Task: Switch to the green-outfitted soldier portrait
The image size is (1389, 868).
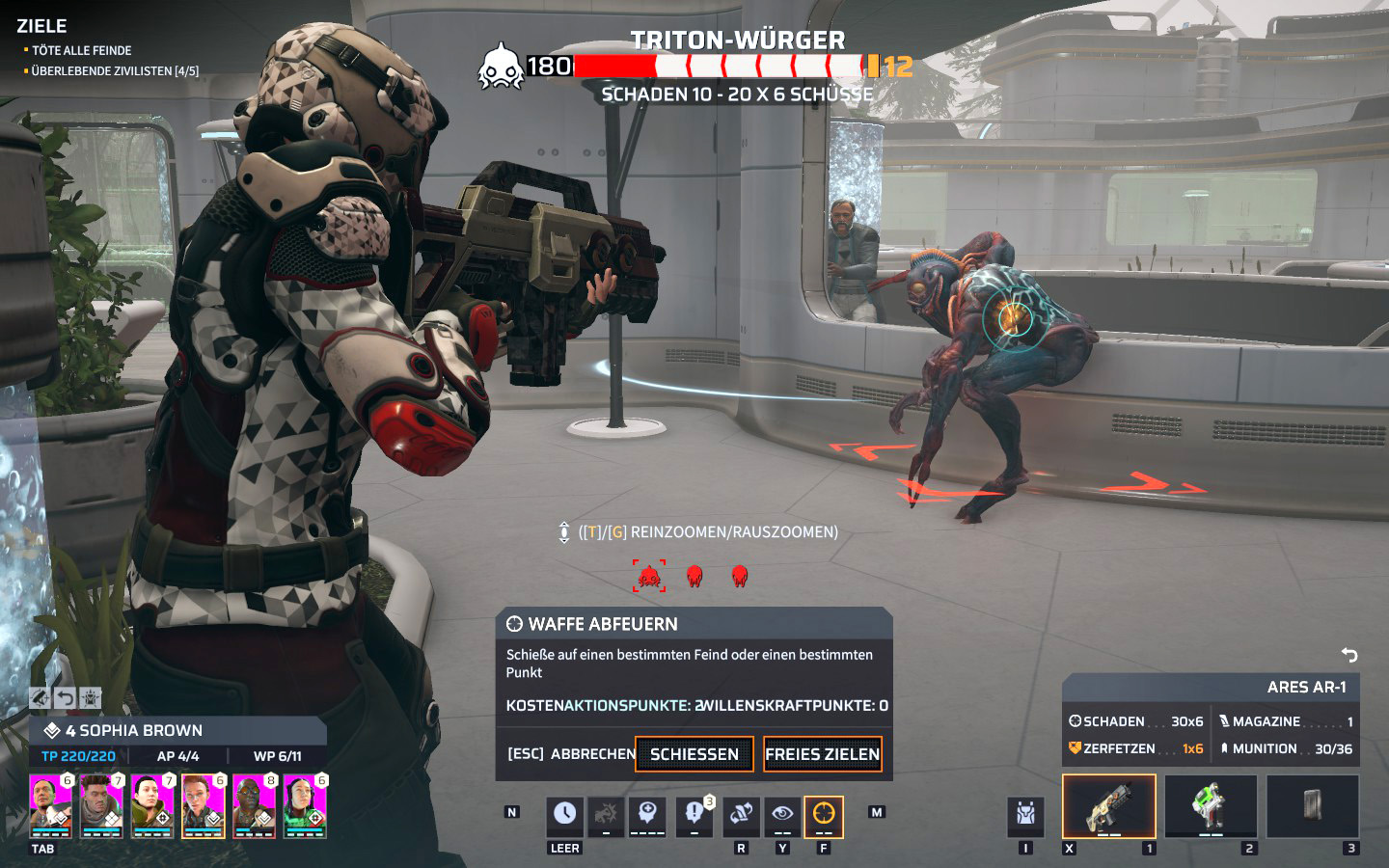Action: pos(305,806)
